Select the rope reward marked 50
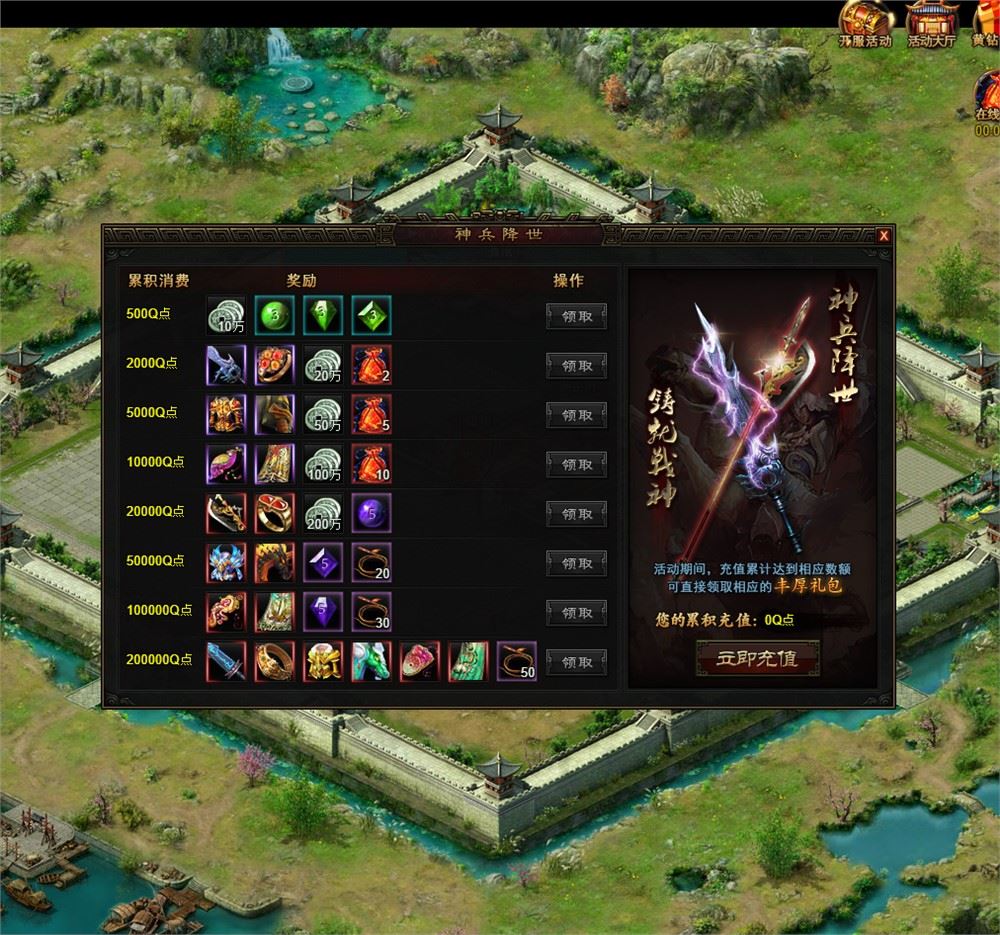1000x935 pixels. (517, 662)
